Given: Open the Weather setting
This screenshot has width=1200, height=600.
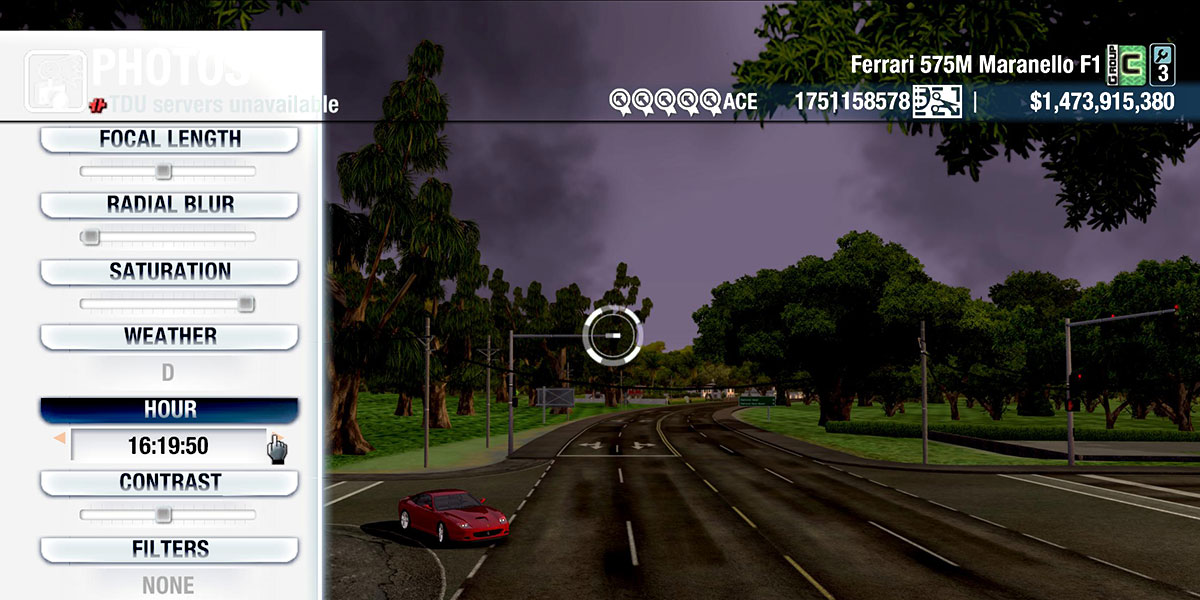Looking at the screenshot, I should 169,336.
